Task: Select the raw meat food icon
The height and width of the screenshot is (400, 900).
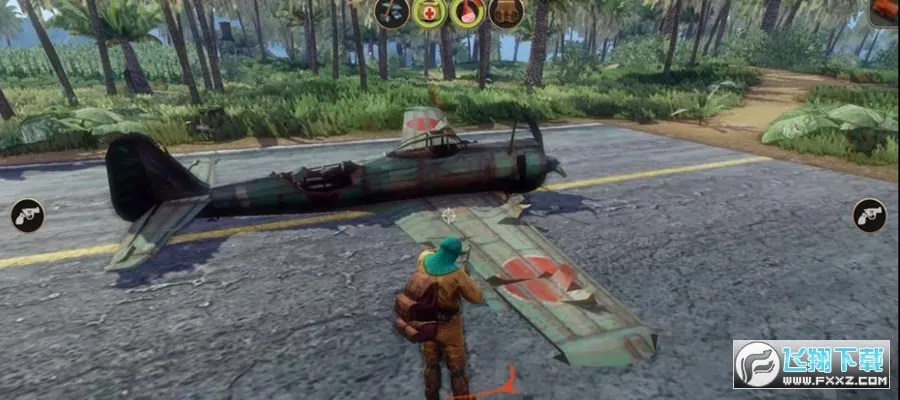Action: (x=466, y=12)
